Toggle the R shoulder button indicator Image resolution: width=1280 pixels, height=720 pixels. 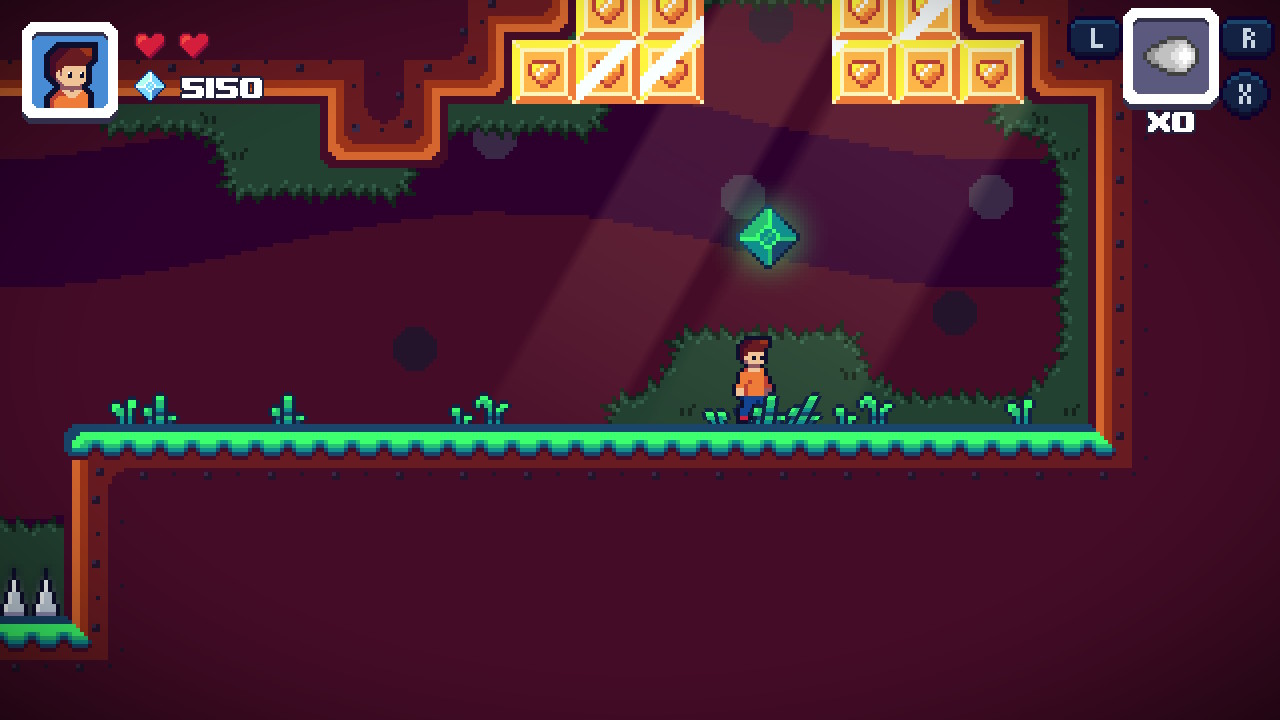pos(1248,39)
